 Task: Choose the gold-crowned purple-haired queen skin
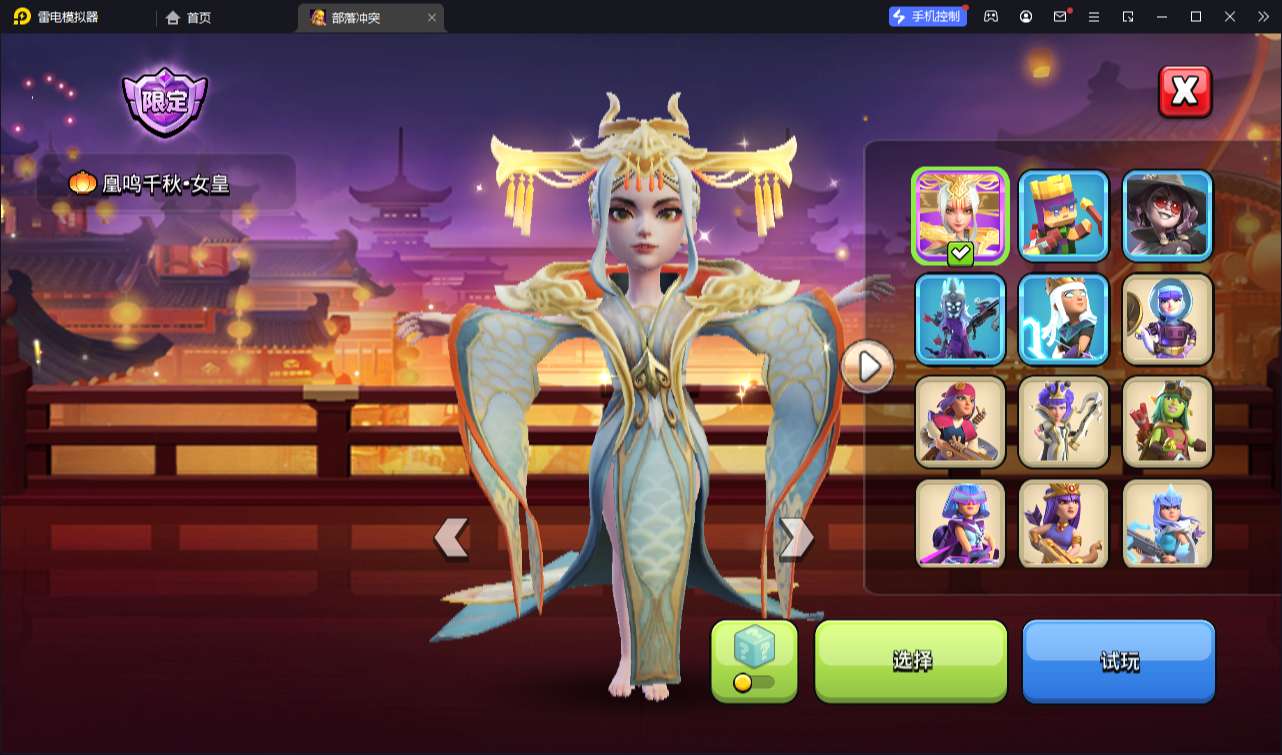click(1064, 524)
